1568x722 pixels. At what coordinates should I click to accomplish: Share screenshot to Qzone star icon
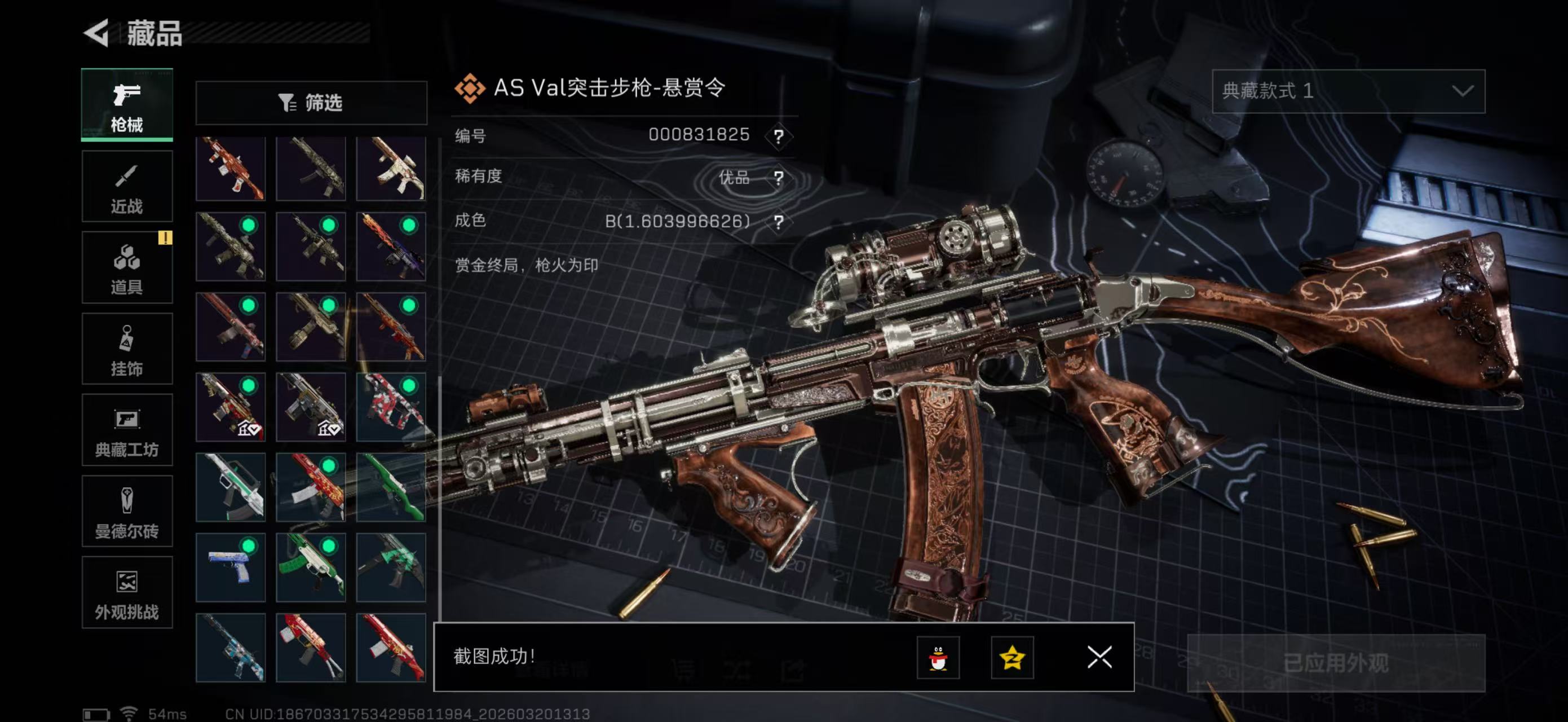click(1012, 658)
